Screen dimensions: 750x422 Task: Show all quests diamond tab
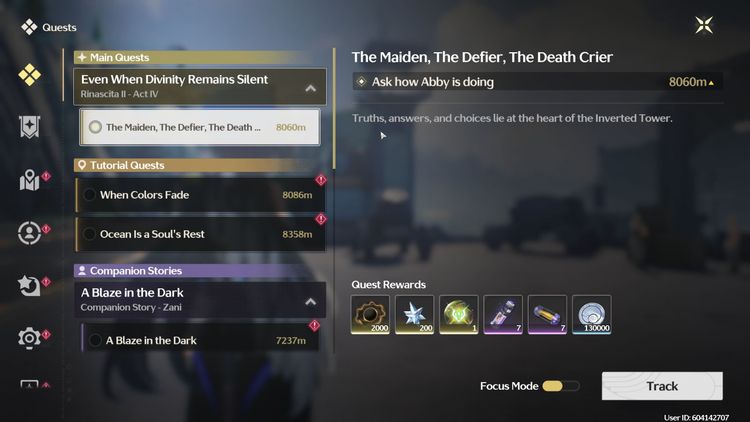29,74
